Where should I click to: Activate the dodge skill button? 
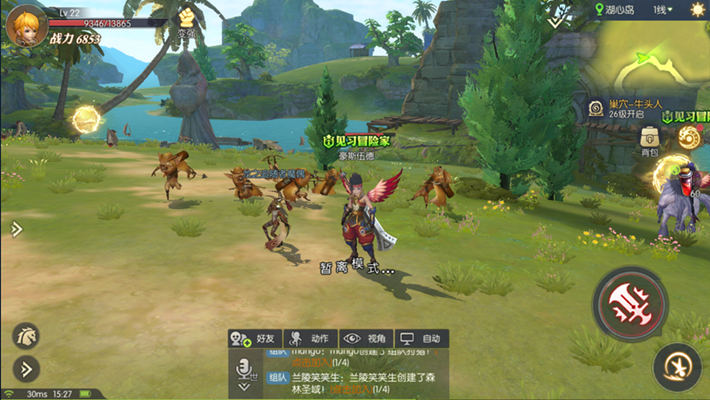click(x=677, y=366)
